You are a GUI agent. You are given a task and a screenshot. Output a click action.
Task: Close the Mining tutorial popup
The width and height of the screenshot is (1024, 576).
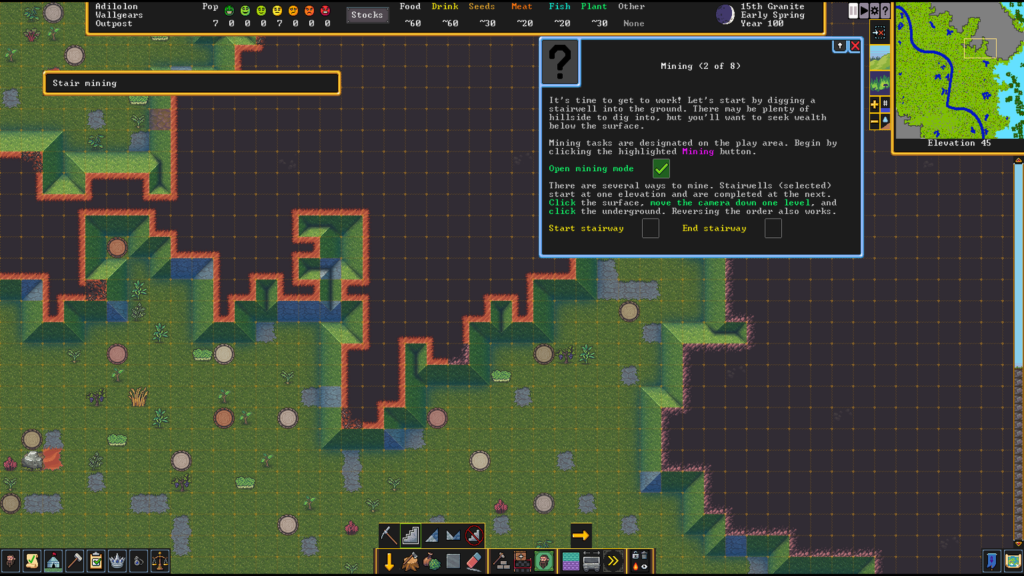[x=855, y=46]
